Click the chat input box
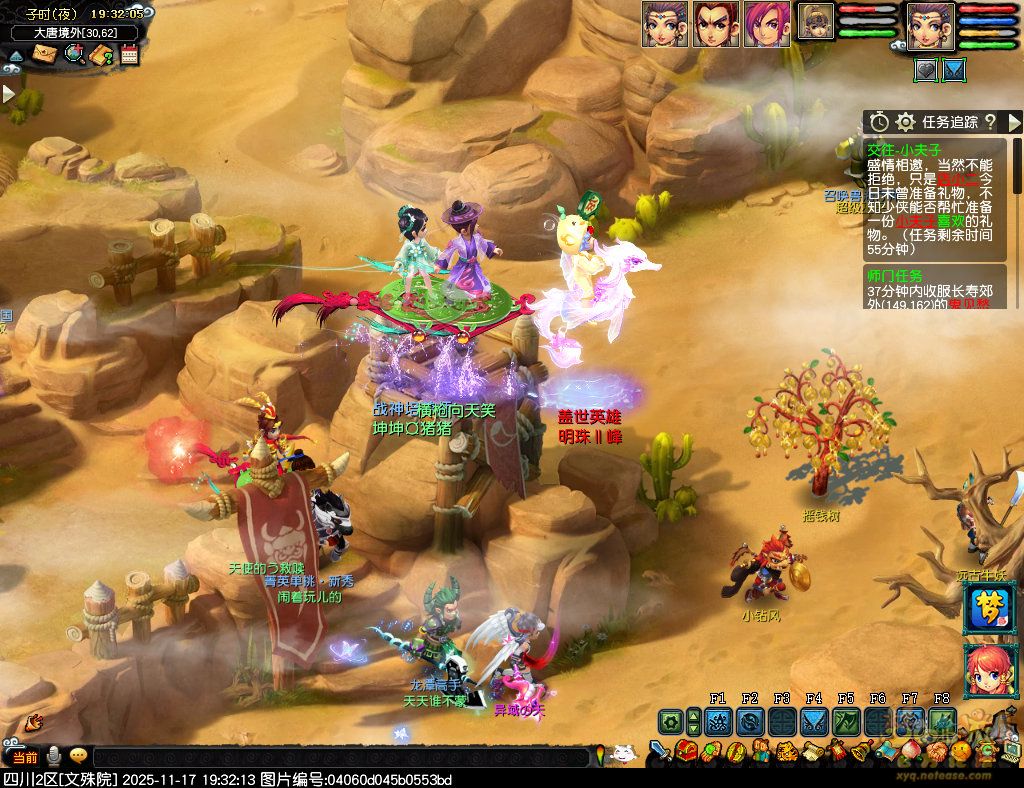The width and height of the screenshot is (1024, 788). pos(340,757)
